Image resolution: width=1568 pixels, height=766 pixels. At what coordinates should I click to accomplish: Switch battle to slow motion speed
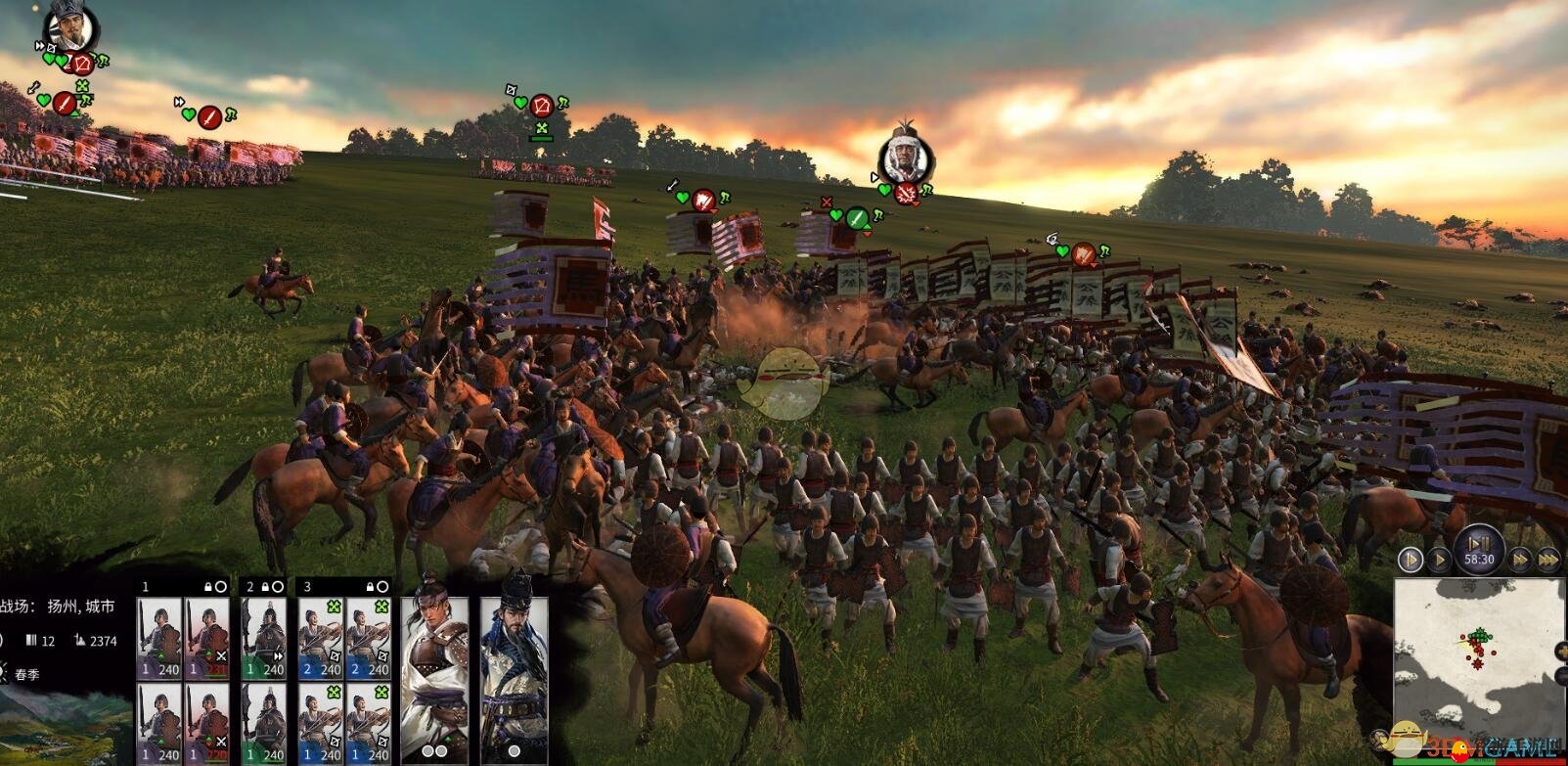pos(1410,560)
